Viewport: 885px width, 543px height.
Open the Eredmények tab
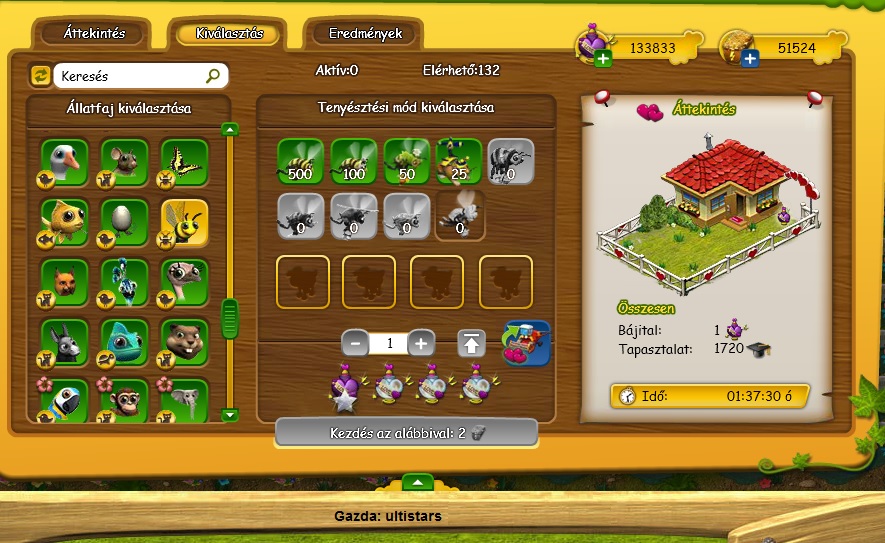(365, 33)
